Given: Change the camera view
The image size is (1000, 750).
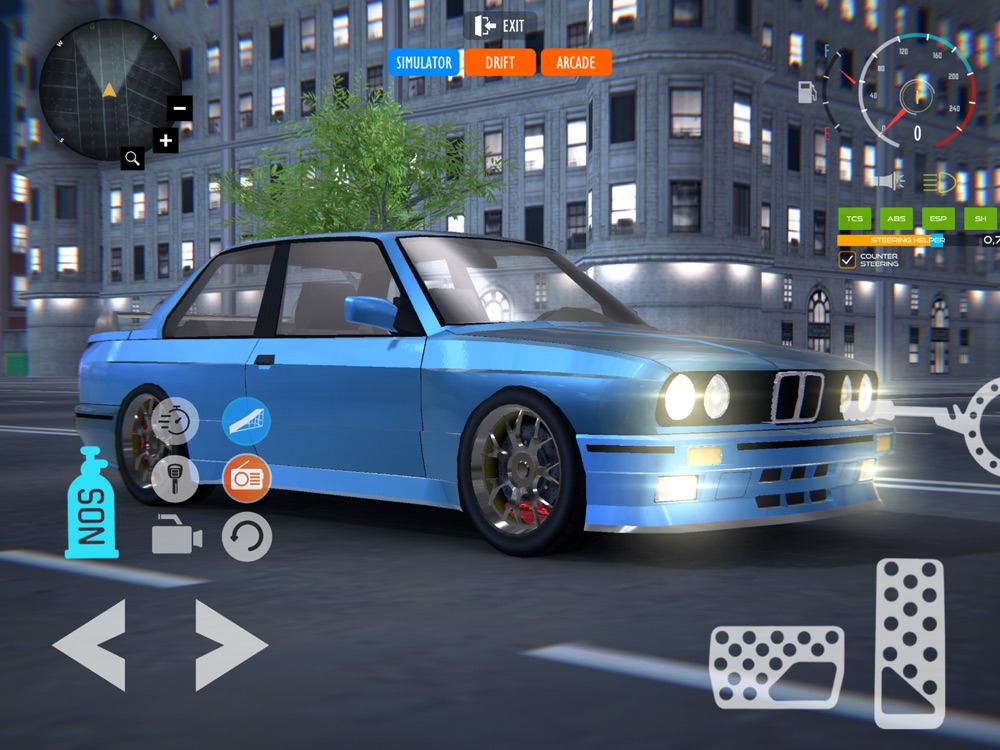Looking at the screenshot, I should click(176, 536).
